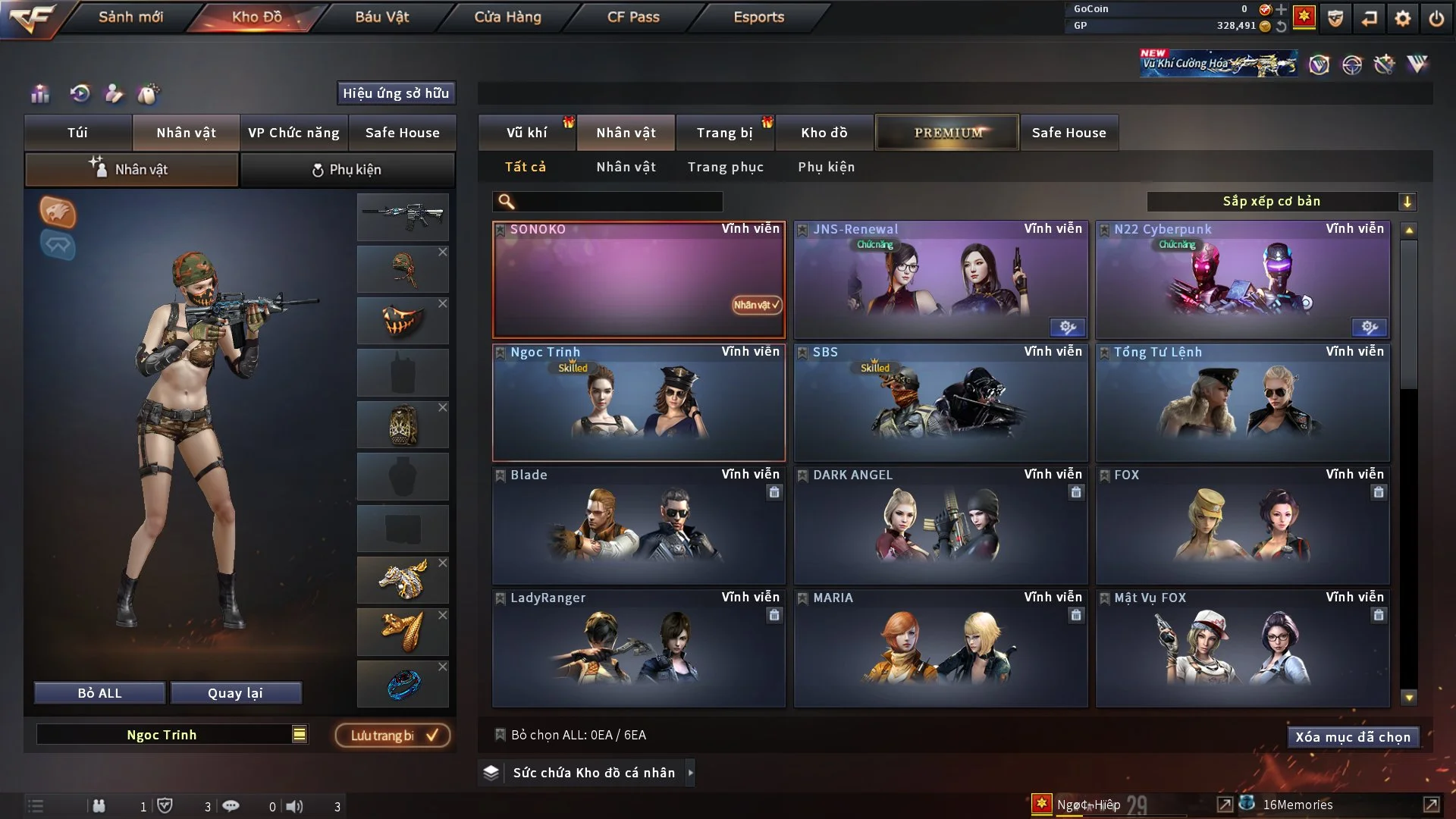Go to Sảnh mới lobby tab

pyautogui.click(x=130, y=17)
